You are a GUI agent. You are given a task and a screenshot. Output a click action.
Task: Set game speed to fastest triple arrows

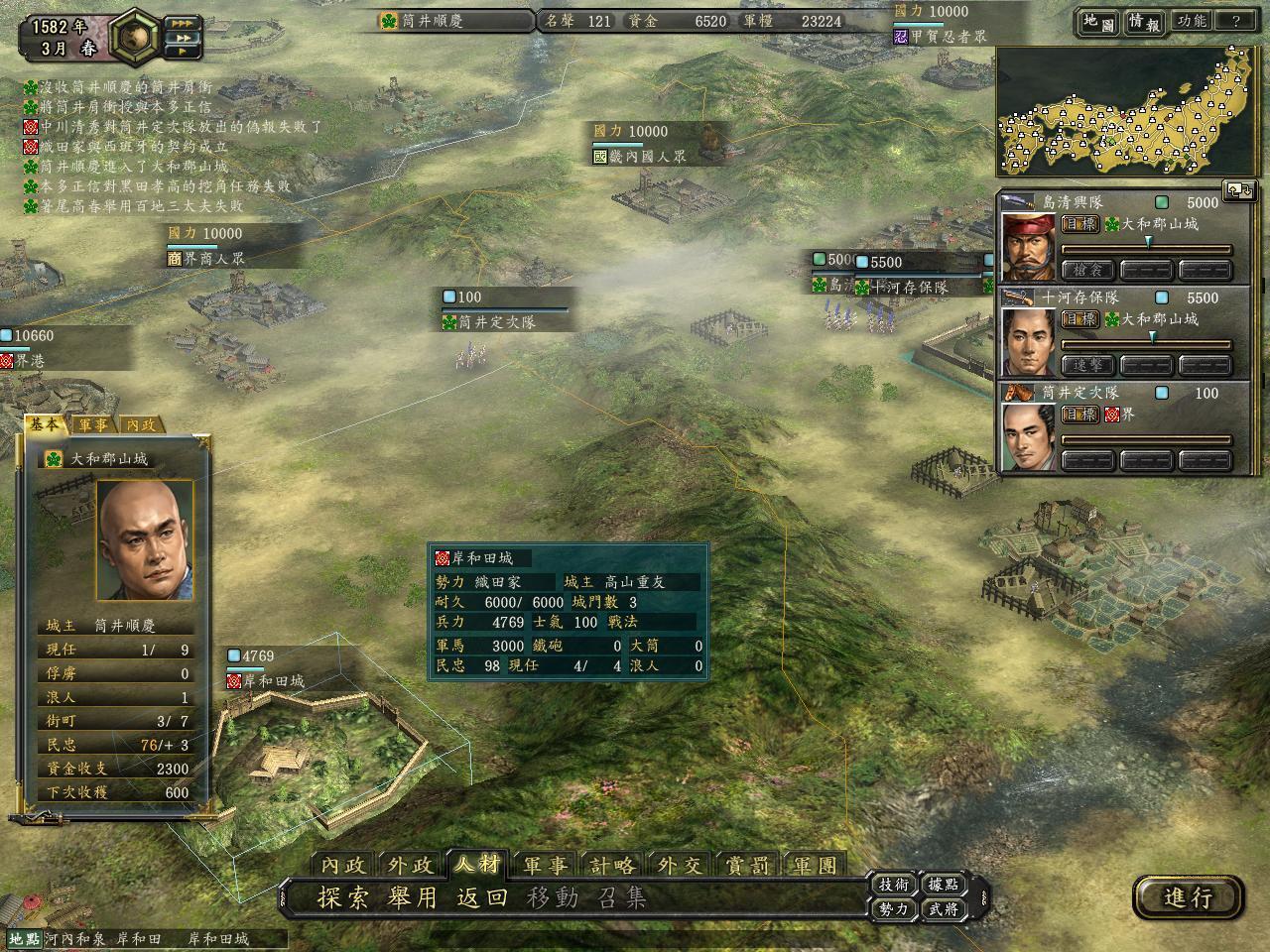click(182, 22)
